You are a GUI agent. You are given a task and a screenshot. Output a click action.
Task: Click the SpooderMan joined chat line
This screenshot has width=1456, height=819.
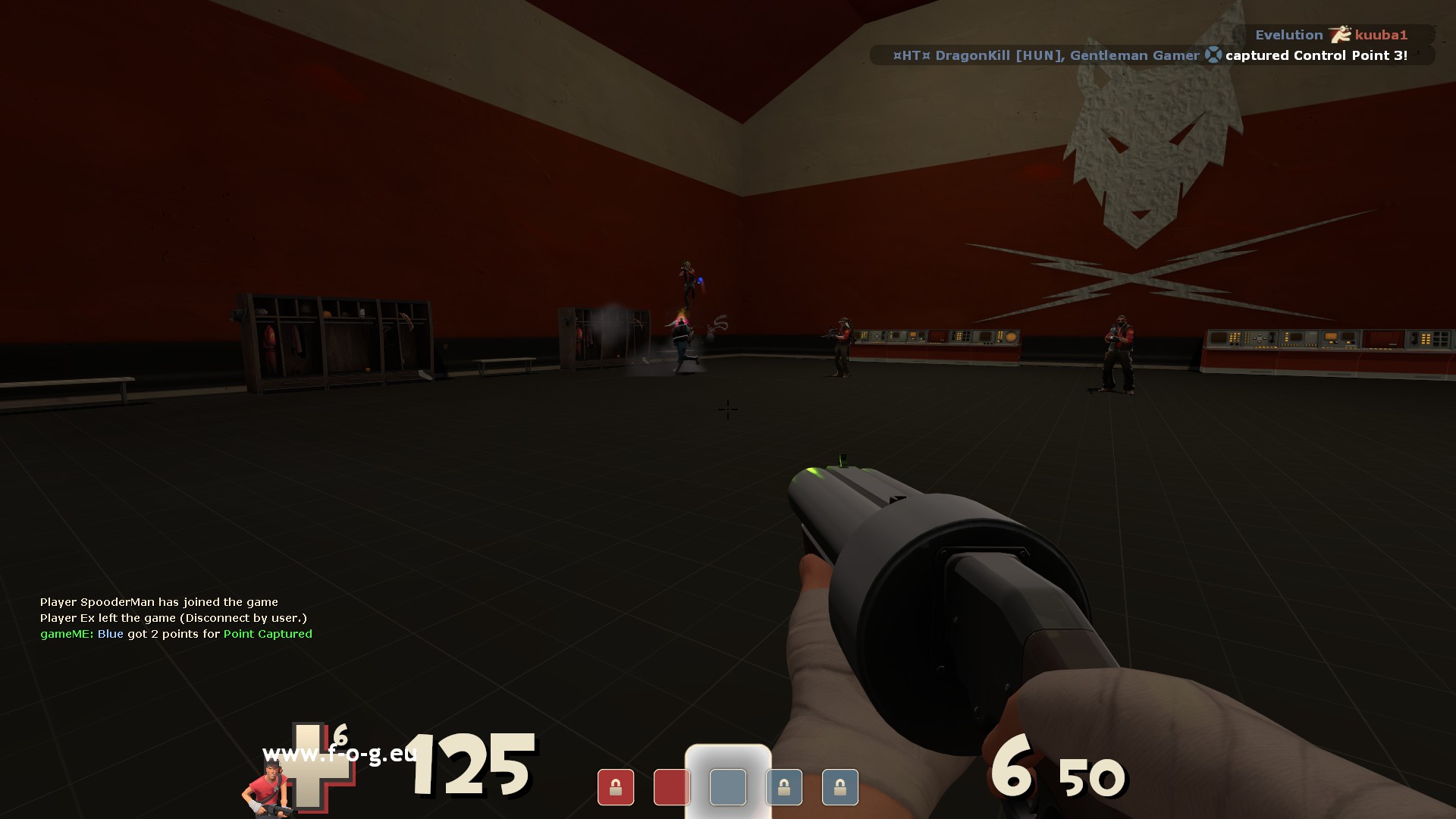159,602
